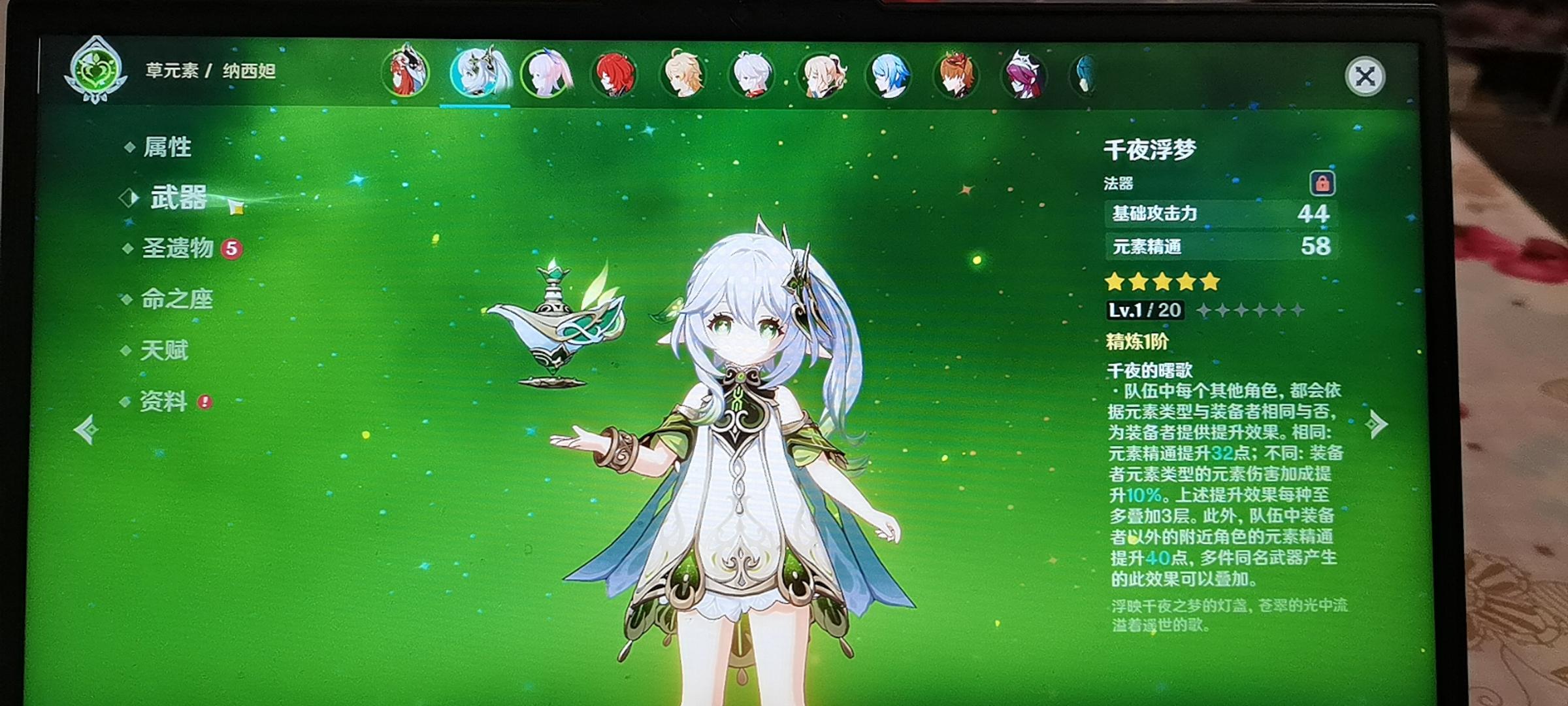Open the Dendro element icon next to 纳西妲
The image size is (1568, 706).
tap(97, 70)
